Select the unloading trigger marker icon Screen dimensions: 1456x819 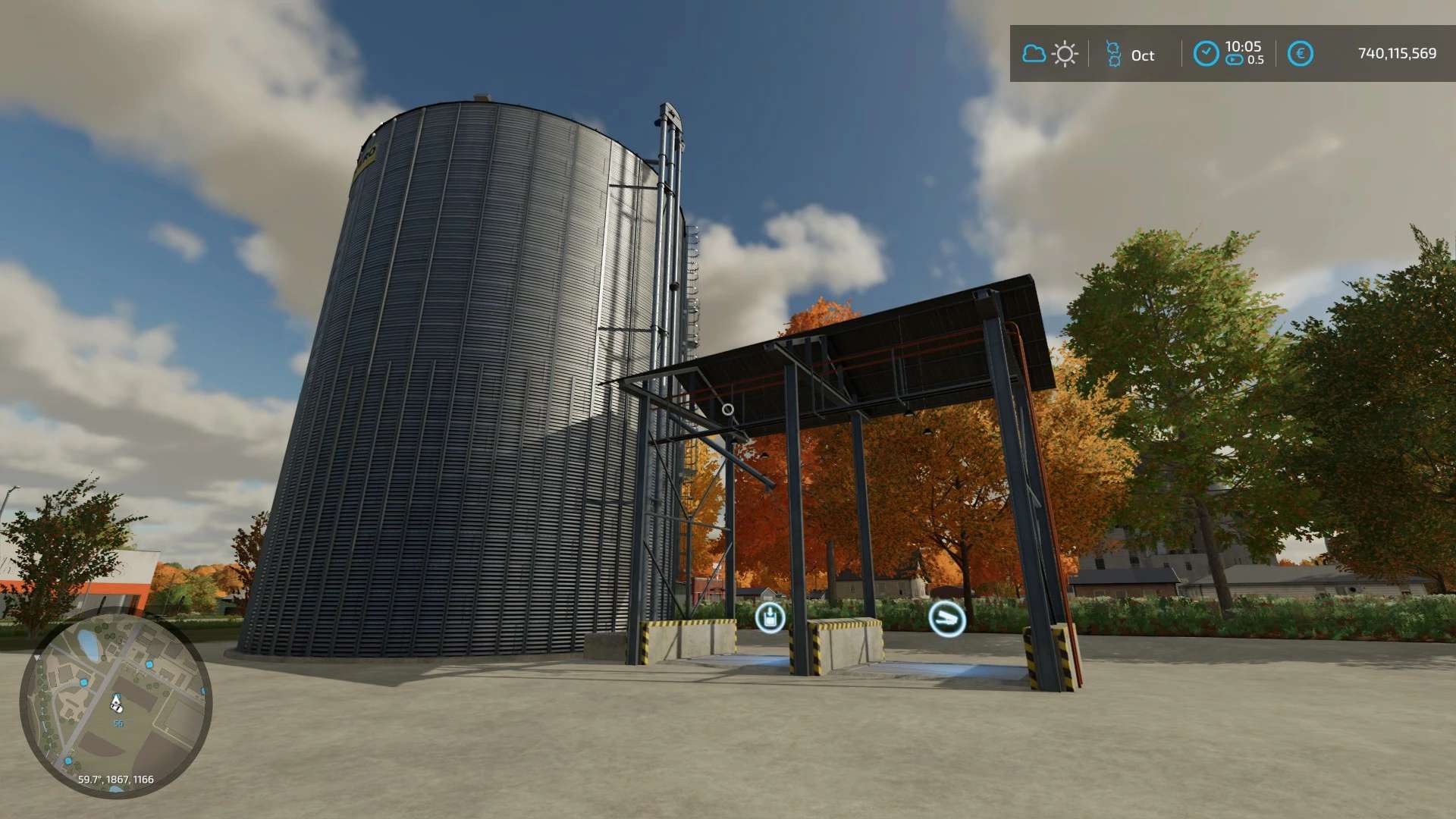pyautogui.click(x=947, y=619)
